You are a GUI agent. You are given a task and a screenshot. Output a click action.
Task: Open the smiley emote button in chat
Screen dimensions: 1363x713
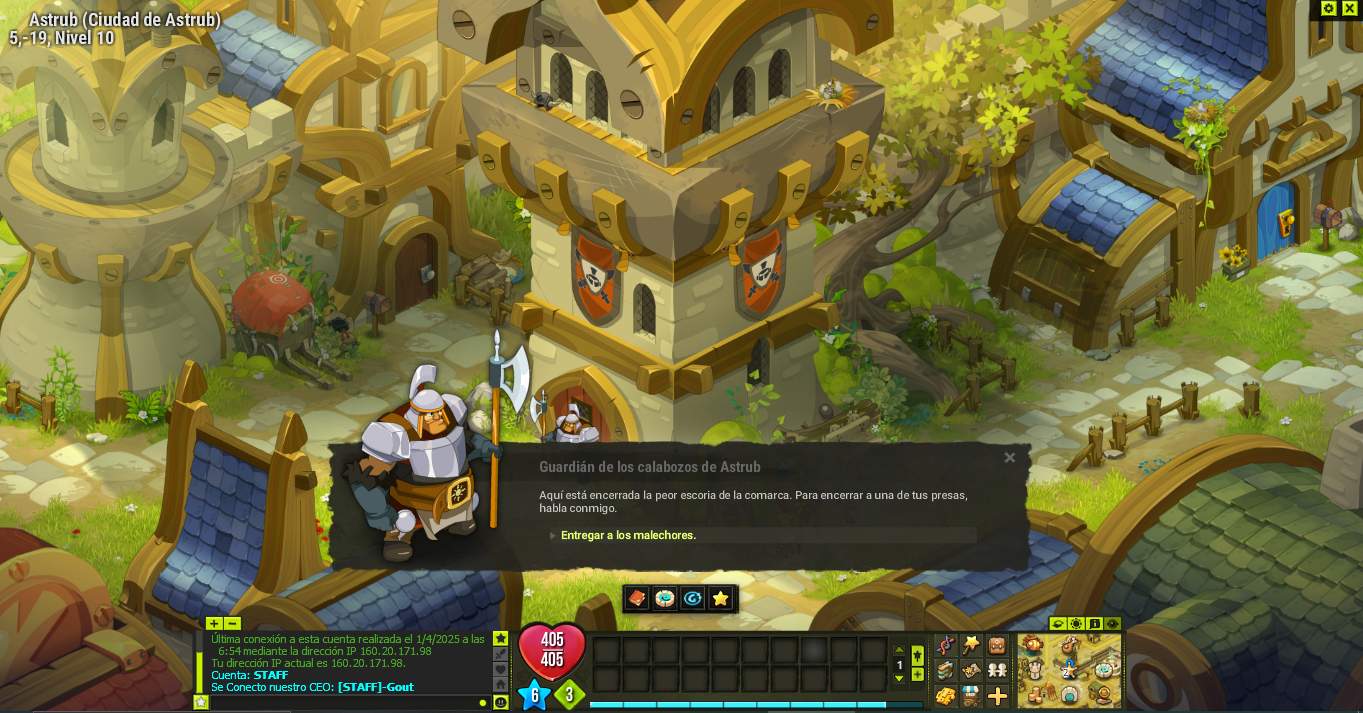coord(501,702)
